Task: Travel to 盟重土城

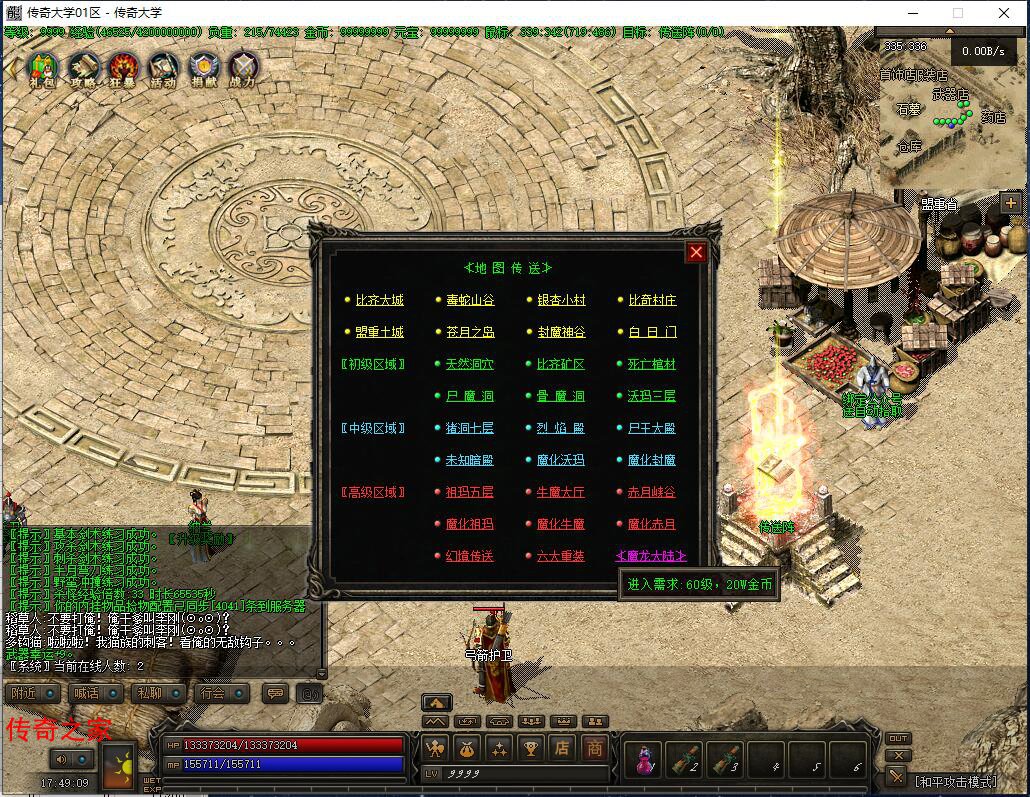Action: pos(379,332)
